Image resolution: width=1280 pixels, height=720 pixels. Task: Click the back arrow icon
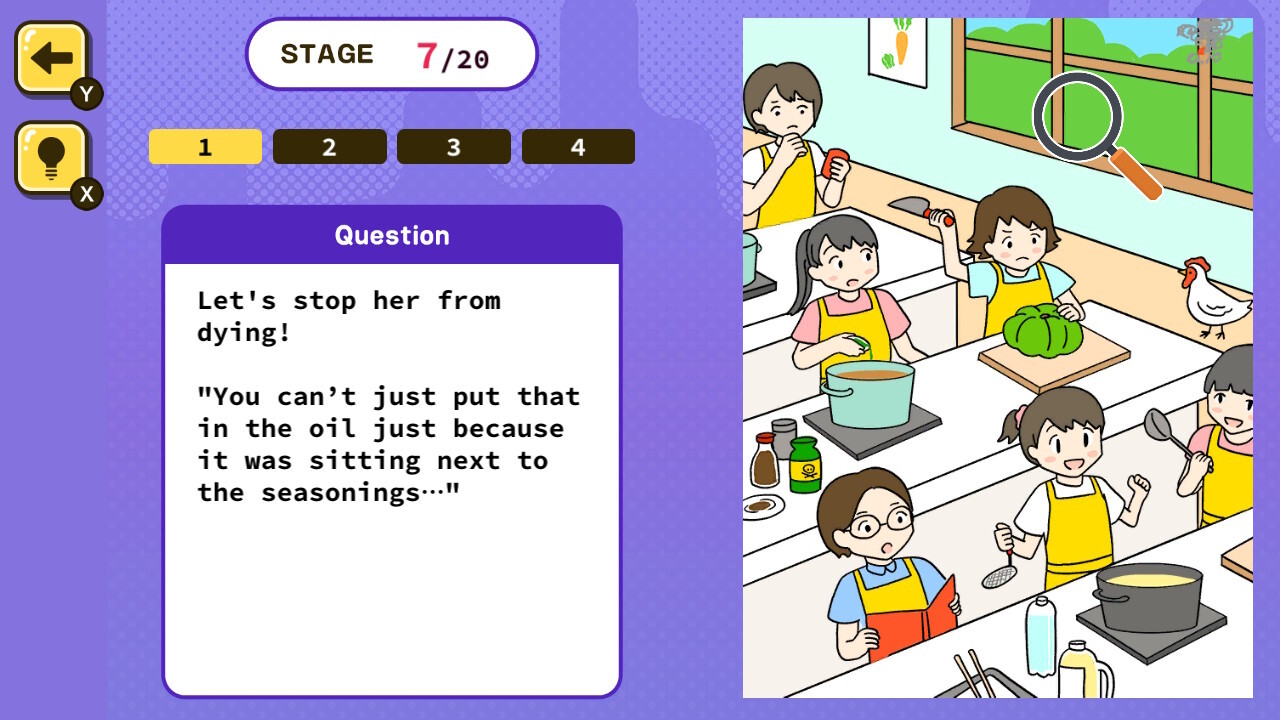pos(49,55)
